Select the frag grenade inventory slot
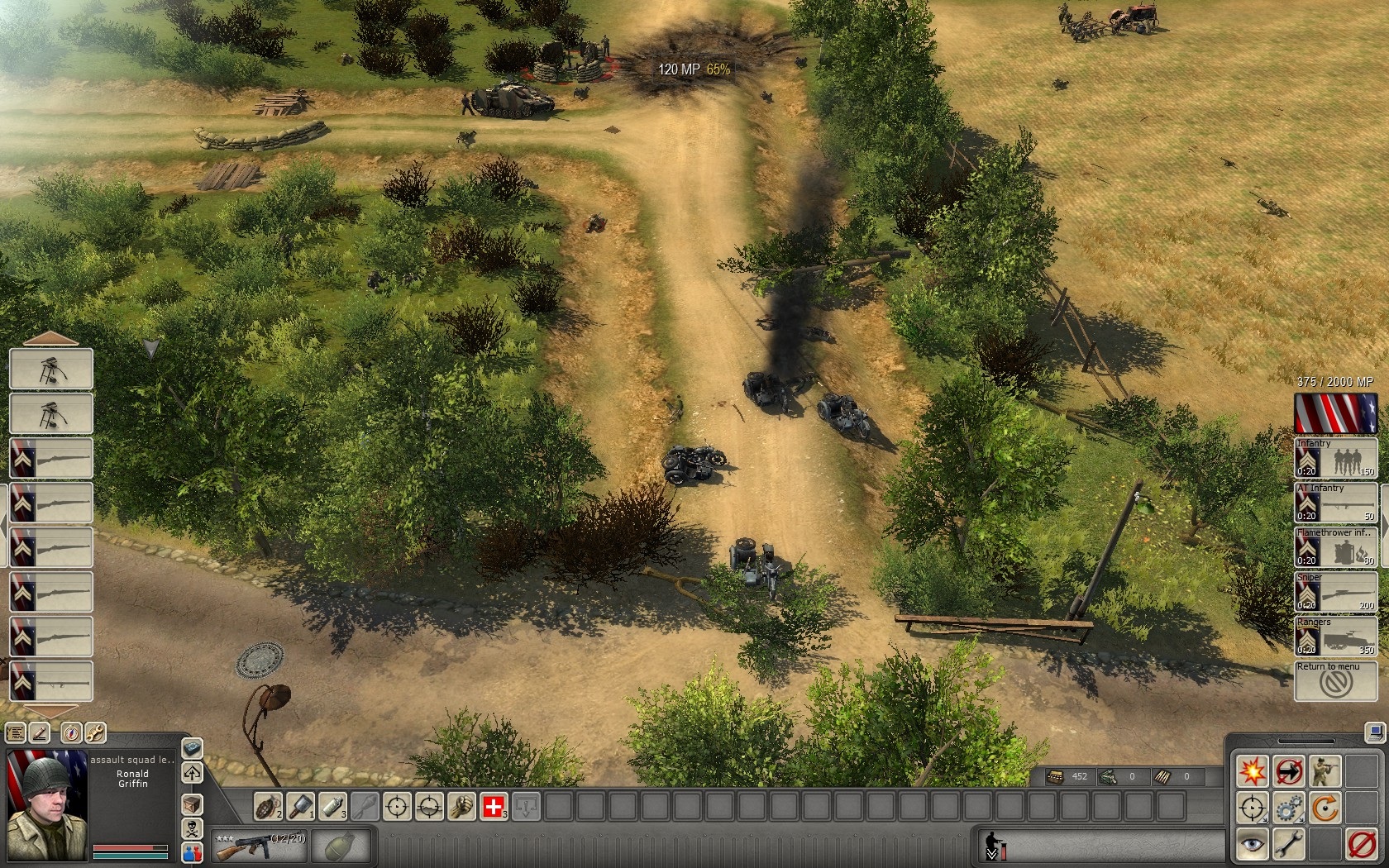Viewport: 1389px width, 868px height. (268, 806)
